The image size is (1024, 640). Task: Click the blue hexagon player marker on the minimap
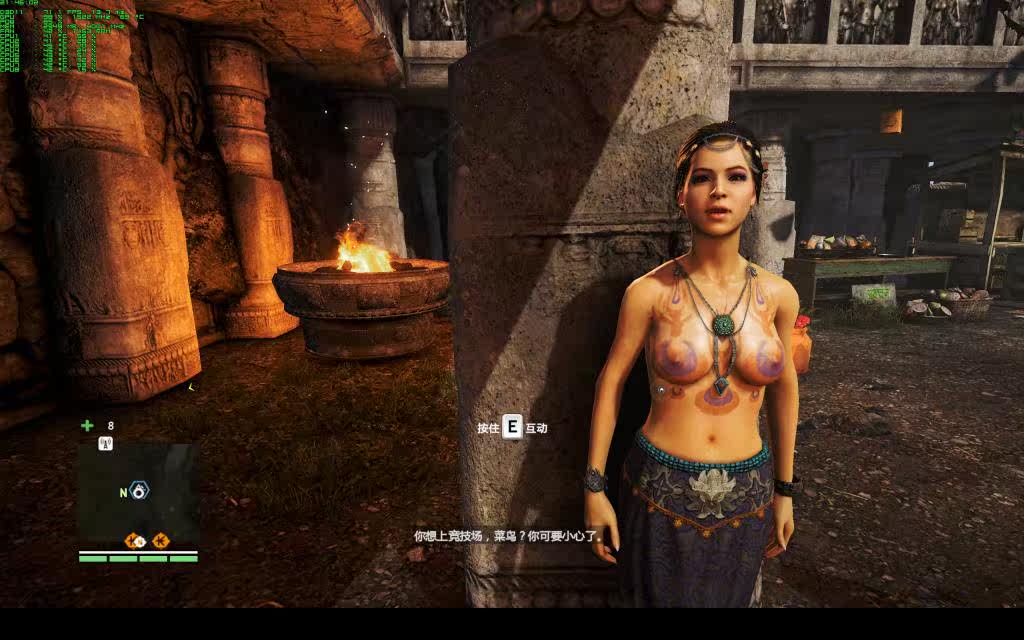pyautogui.click(x=139, y=492)
